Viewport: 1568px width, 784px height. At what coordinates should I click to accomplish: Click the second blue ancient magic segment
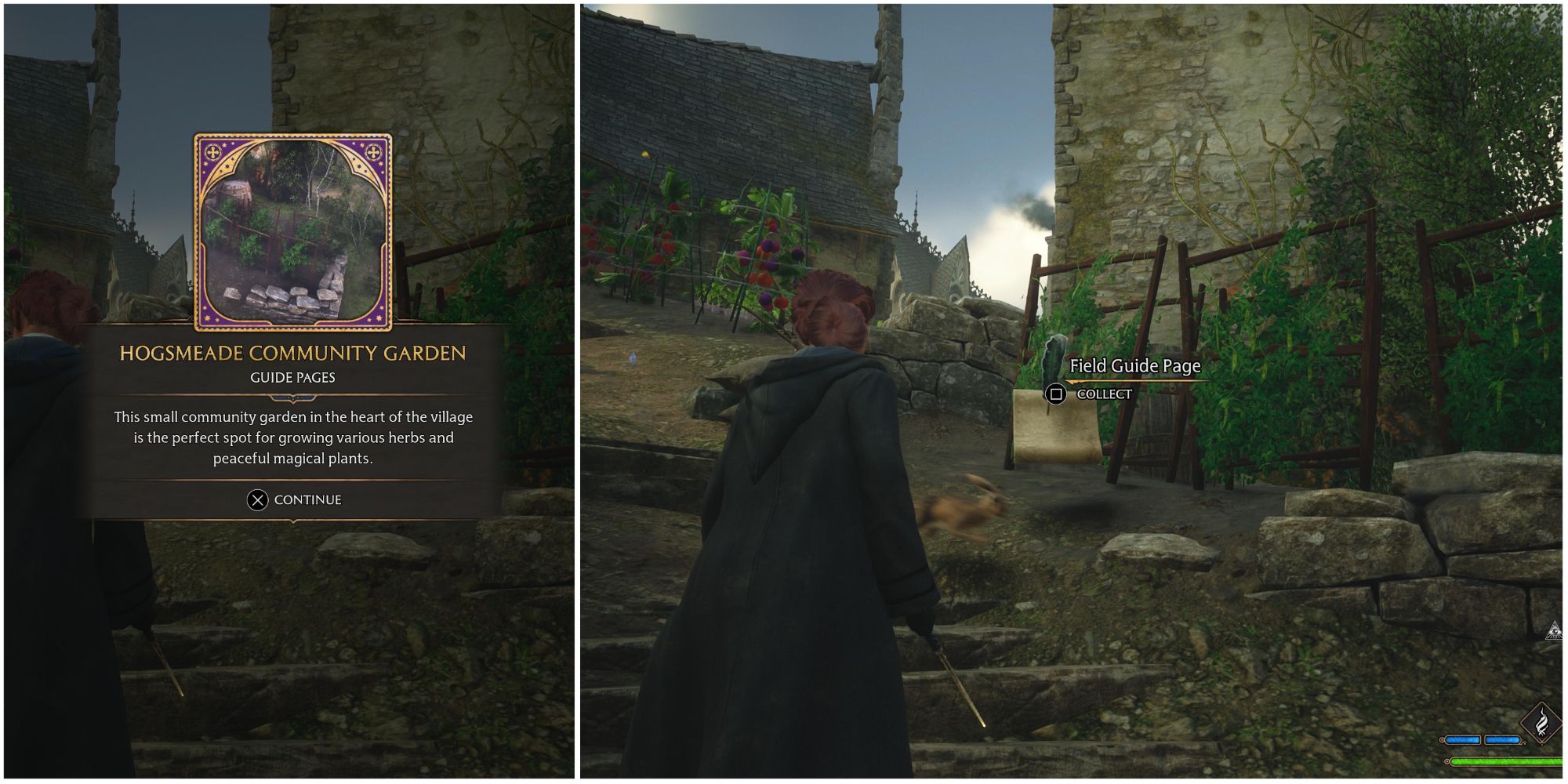pyautogui.click(x=1503, y=739)
